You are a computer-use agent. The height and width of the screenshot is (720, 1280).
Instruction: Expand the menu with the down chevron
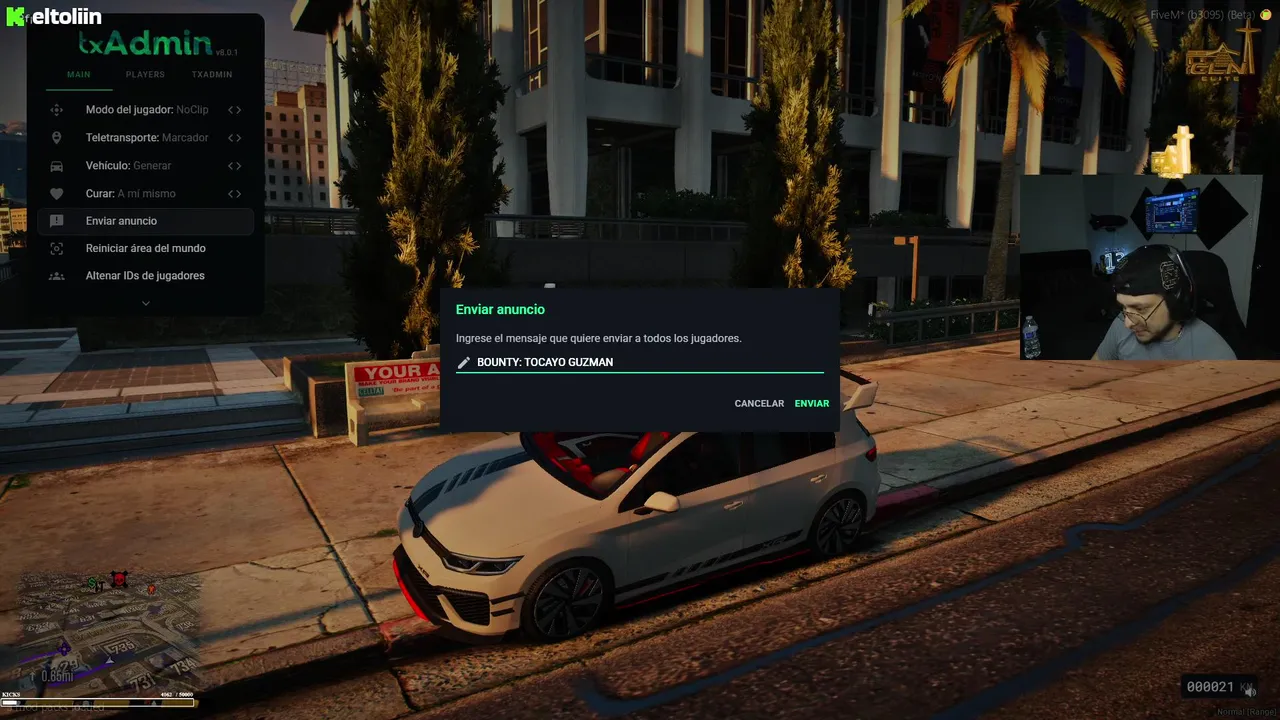pos(146,303)
